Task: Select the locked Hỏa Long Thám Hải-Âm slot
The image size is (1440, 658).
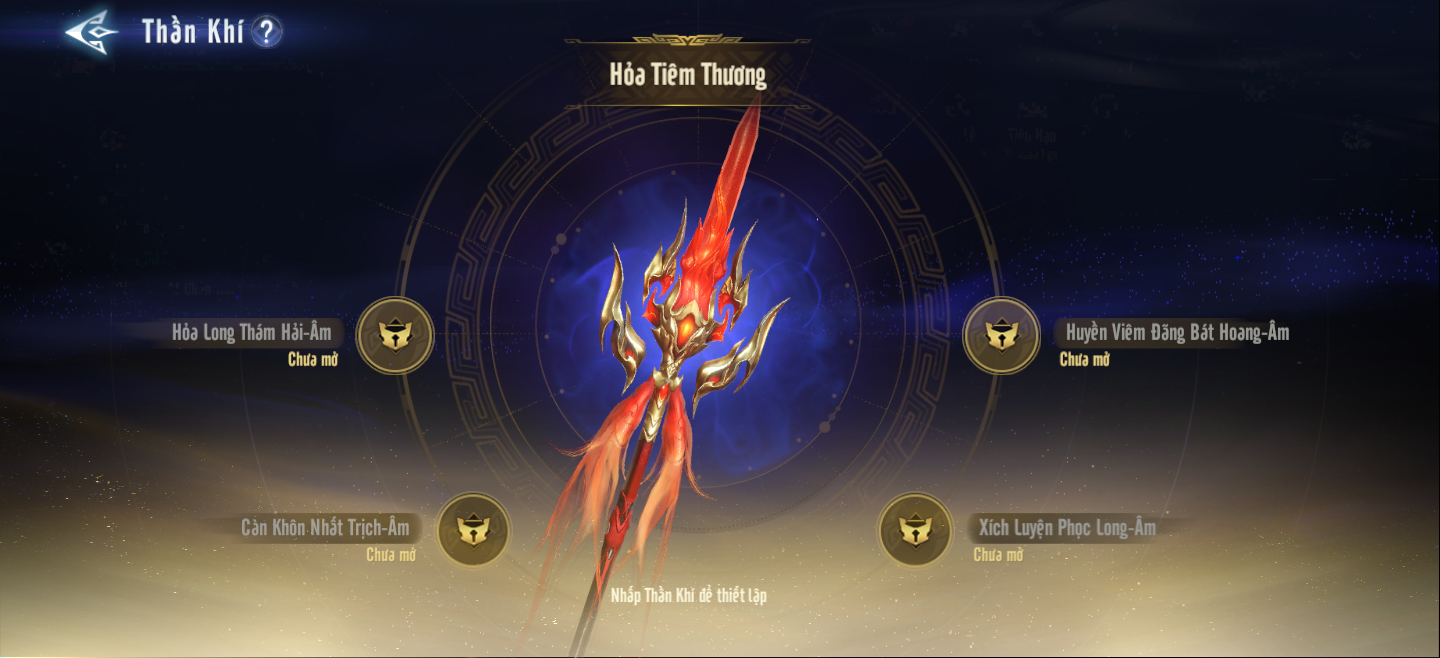Action: (395, 336)
